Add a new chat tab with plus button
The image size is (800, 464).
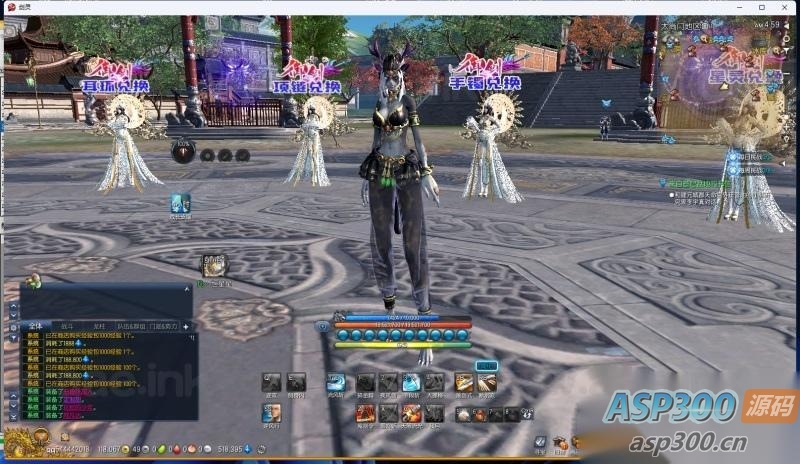click(186, 326)
